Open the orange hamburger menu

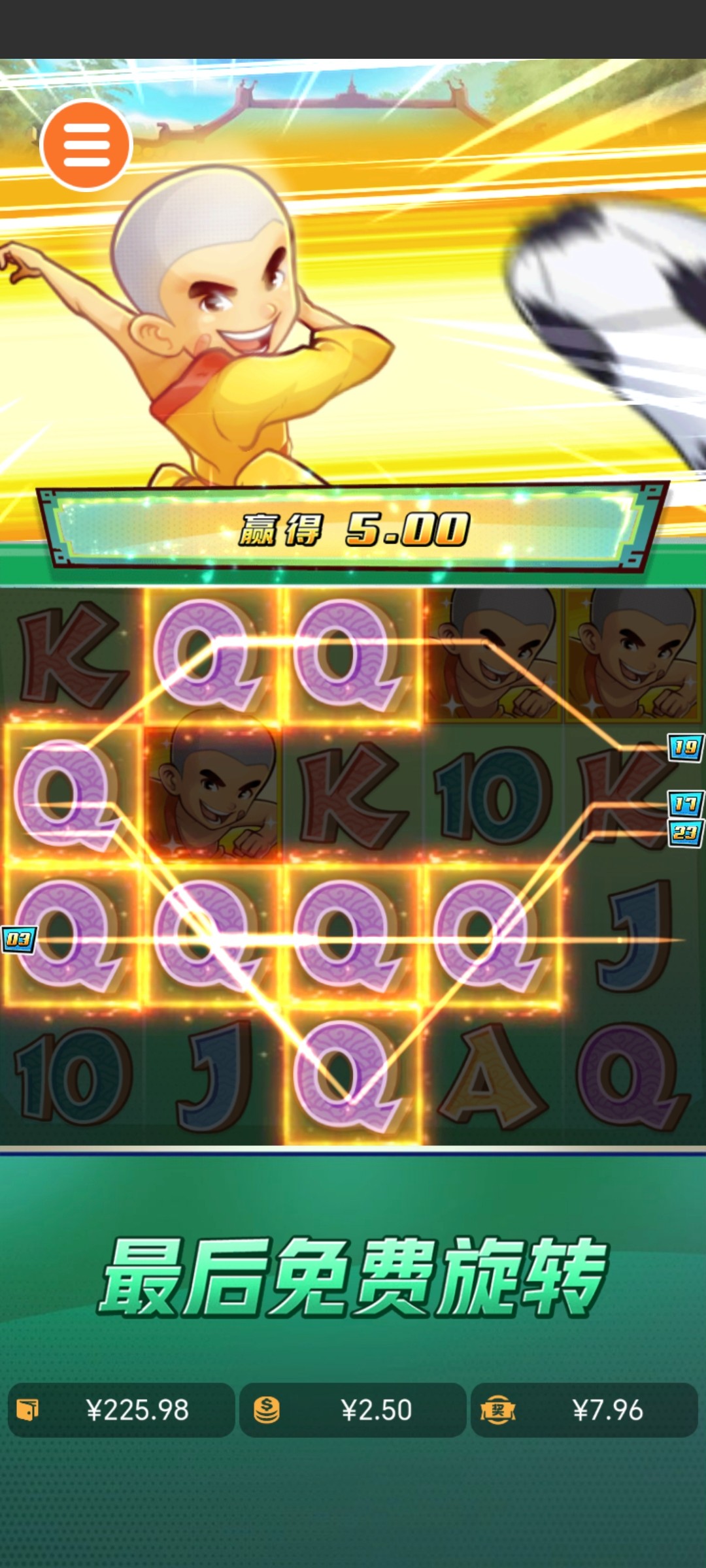(x=86, y=145)
